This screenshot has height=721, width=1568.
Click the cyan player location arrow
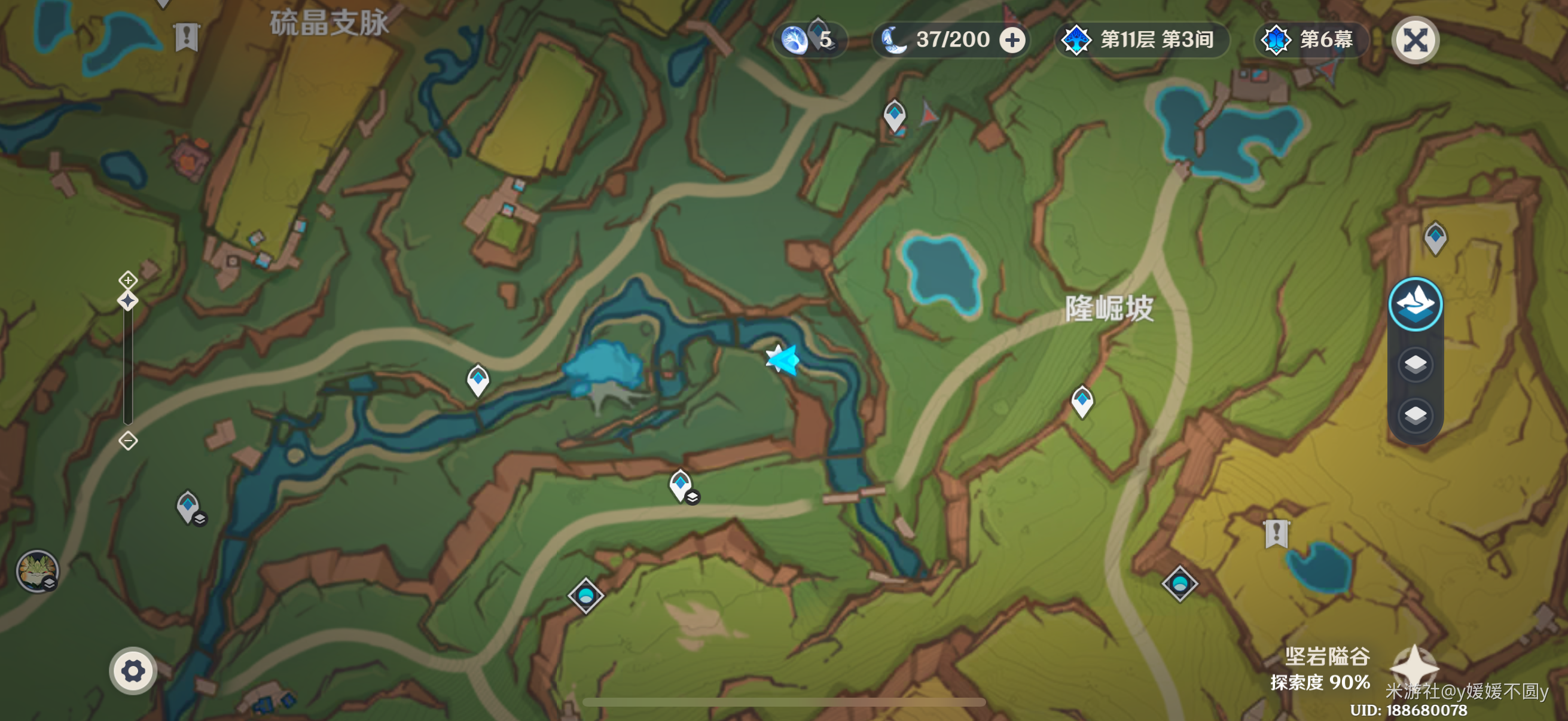783,359
